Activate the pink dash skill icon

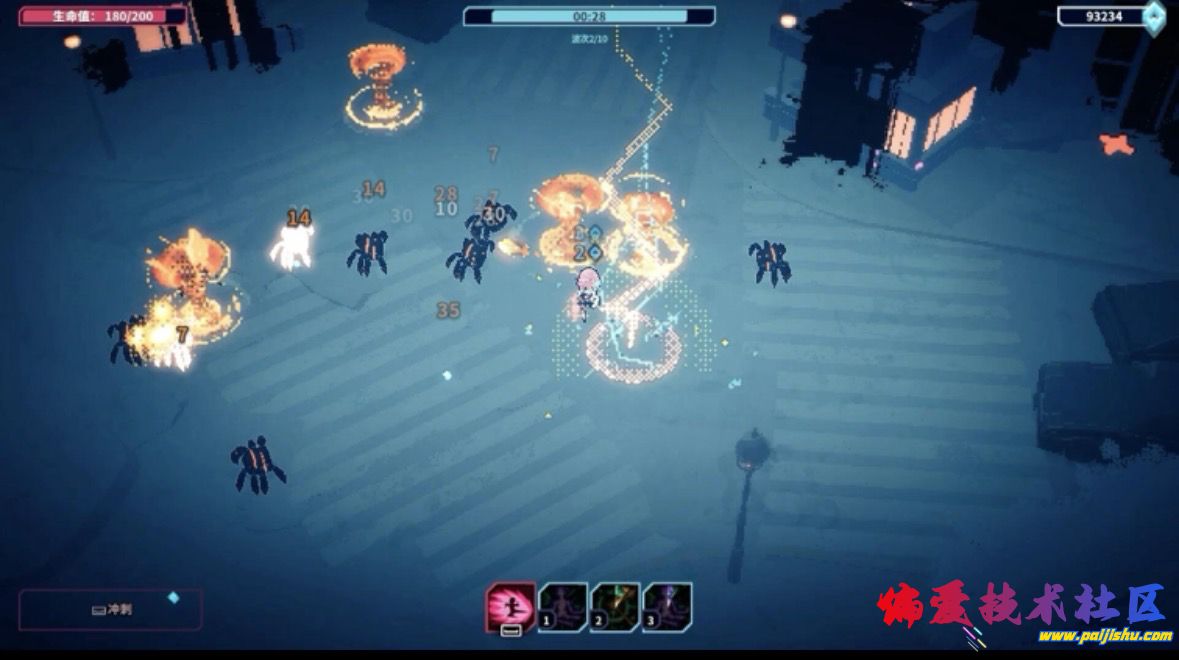point(510,607)
